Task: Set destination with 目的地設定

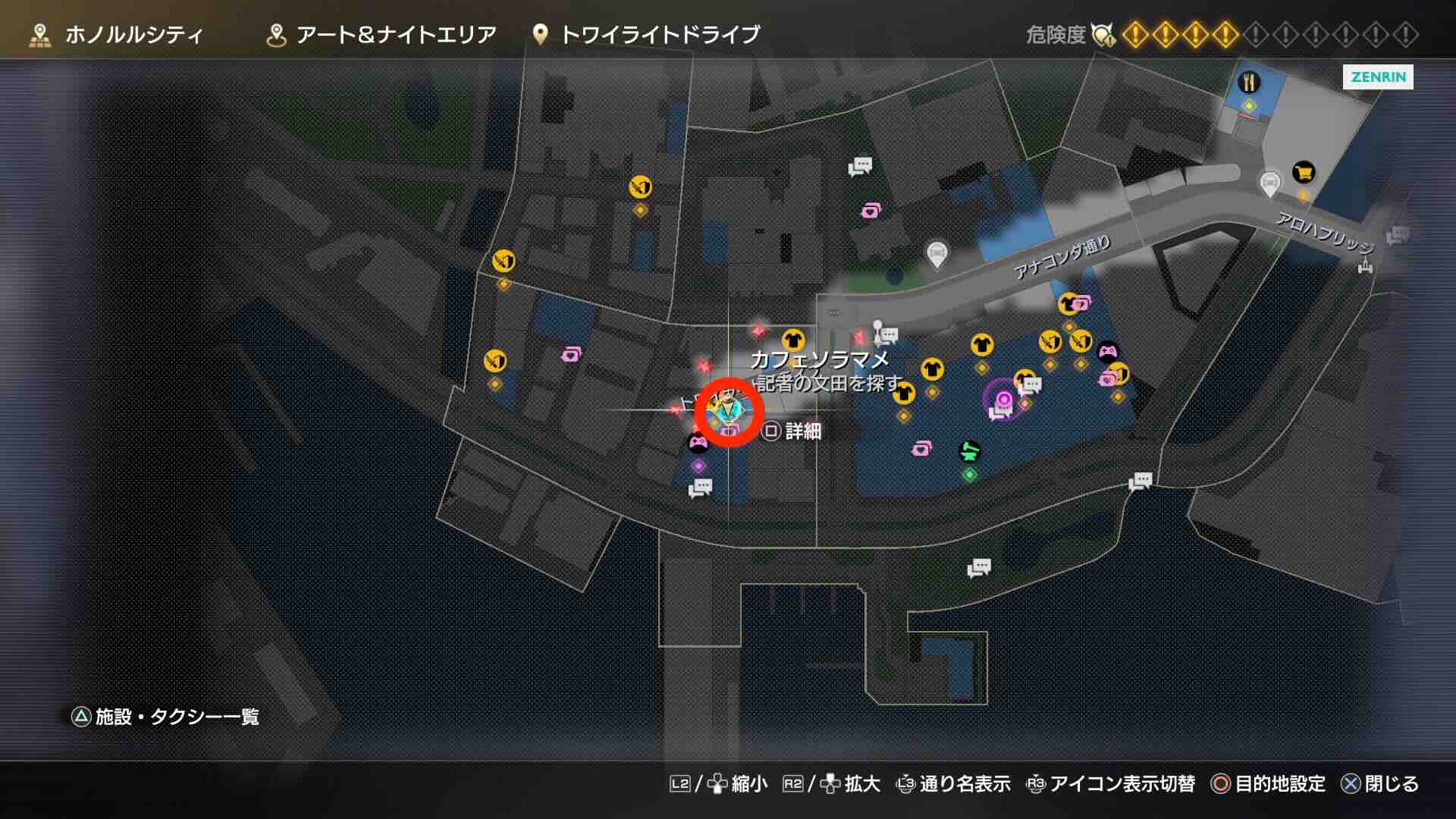Action: pyautogui.click(x=1282, y=784)
